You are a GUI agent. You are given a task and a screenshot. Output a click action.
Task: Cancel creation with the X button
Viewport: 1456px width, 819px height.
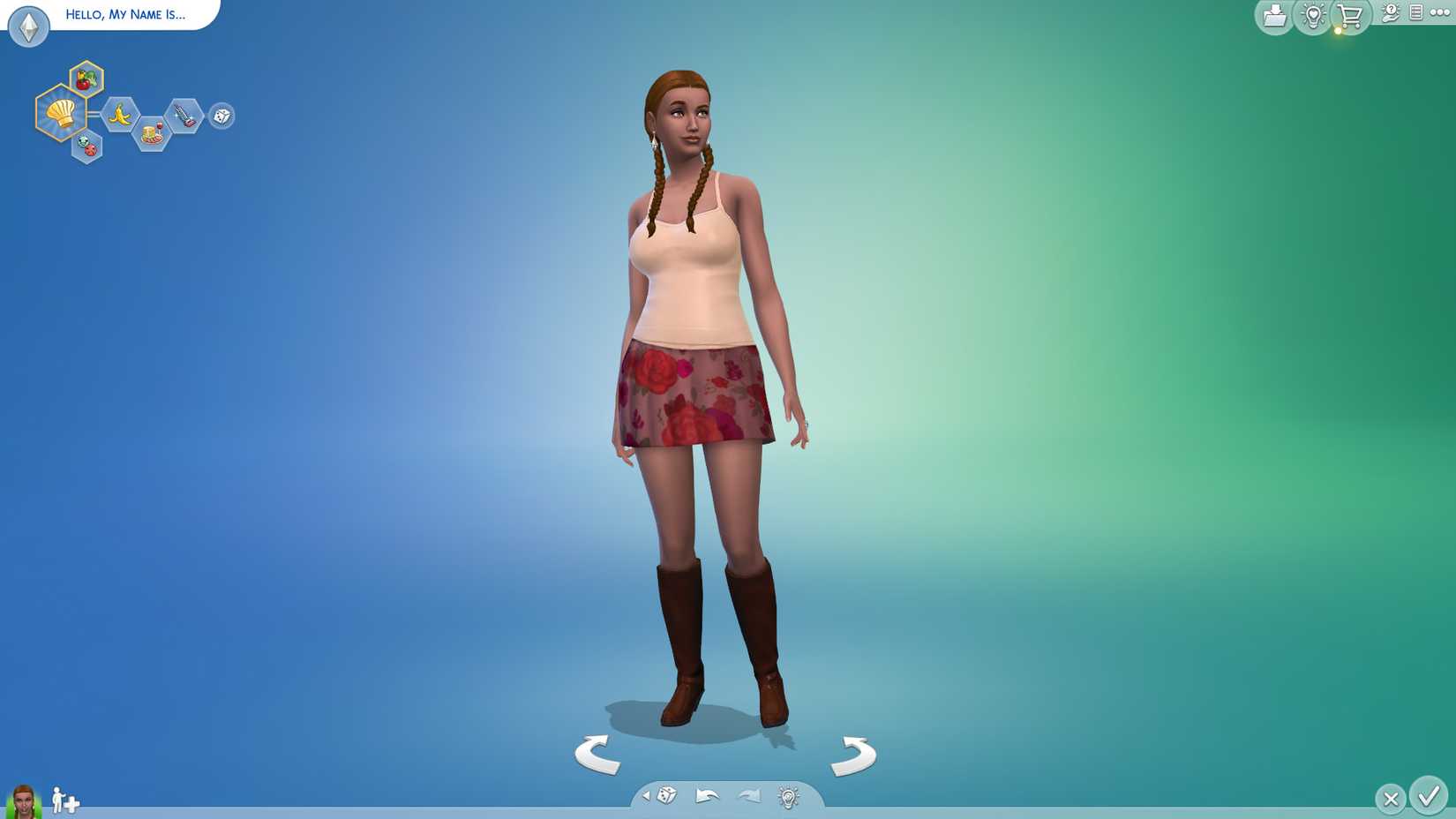point(1391,798)
